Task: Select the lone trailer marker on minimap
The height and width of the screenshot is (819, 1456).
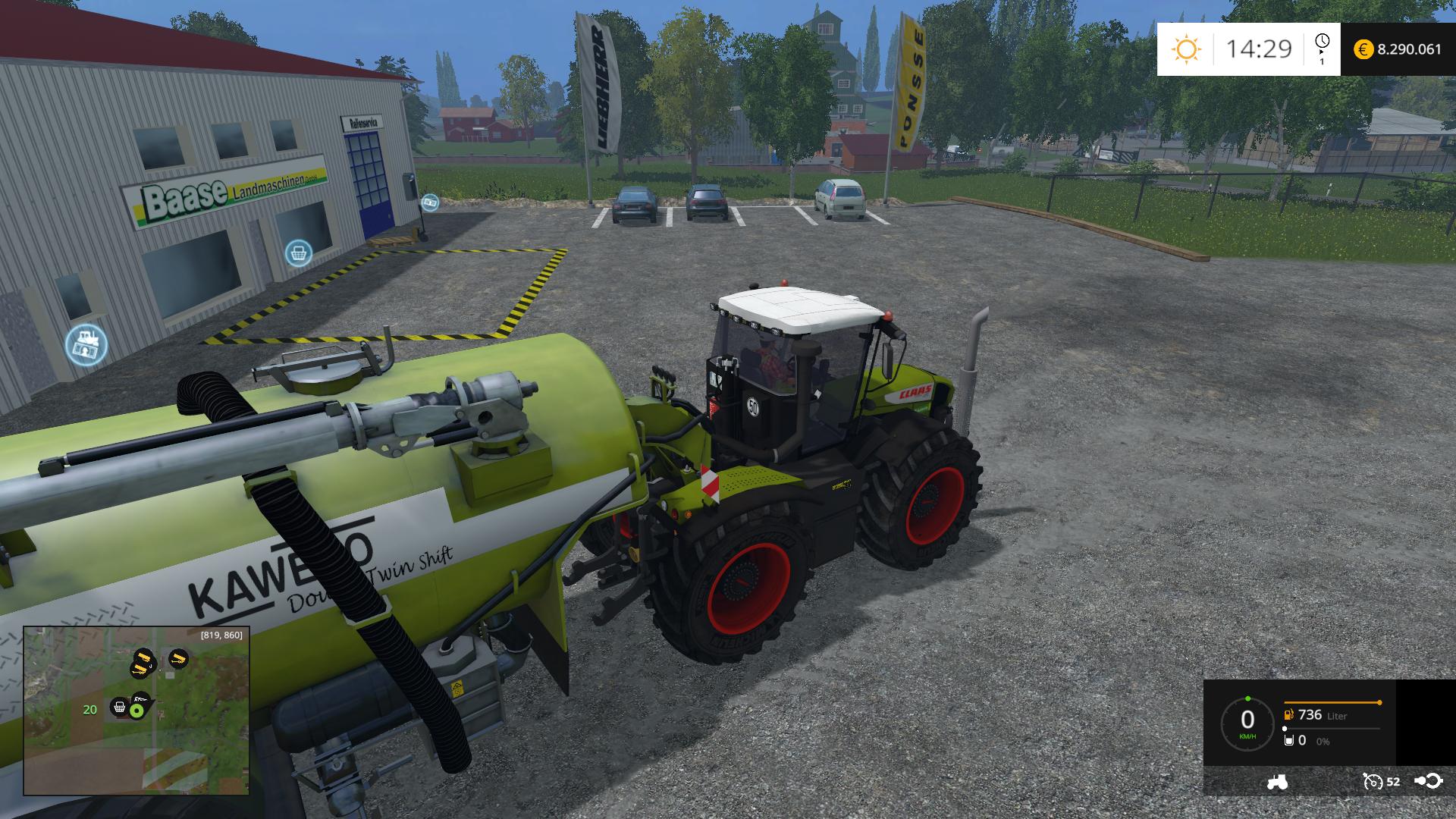Action: click(x=178, y=658)
